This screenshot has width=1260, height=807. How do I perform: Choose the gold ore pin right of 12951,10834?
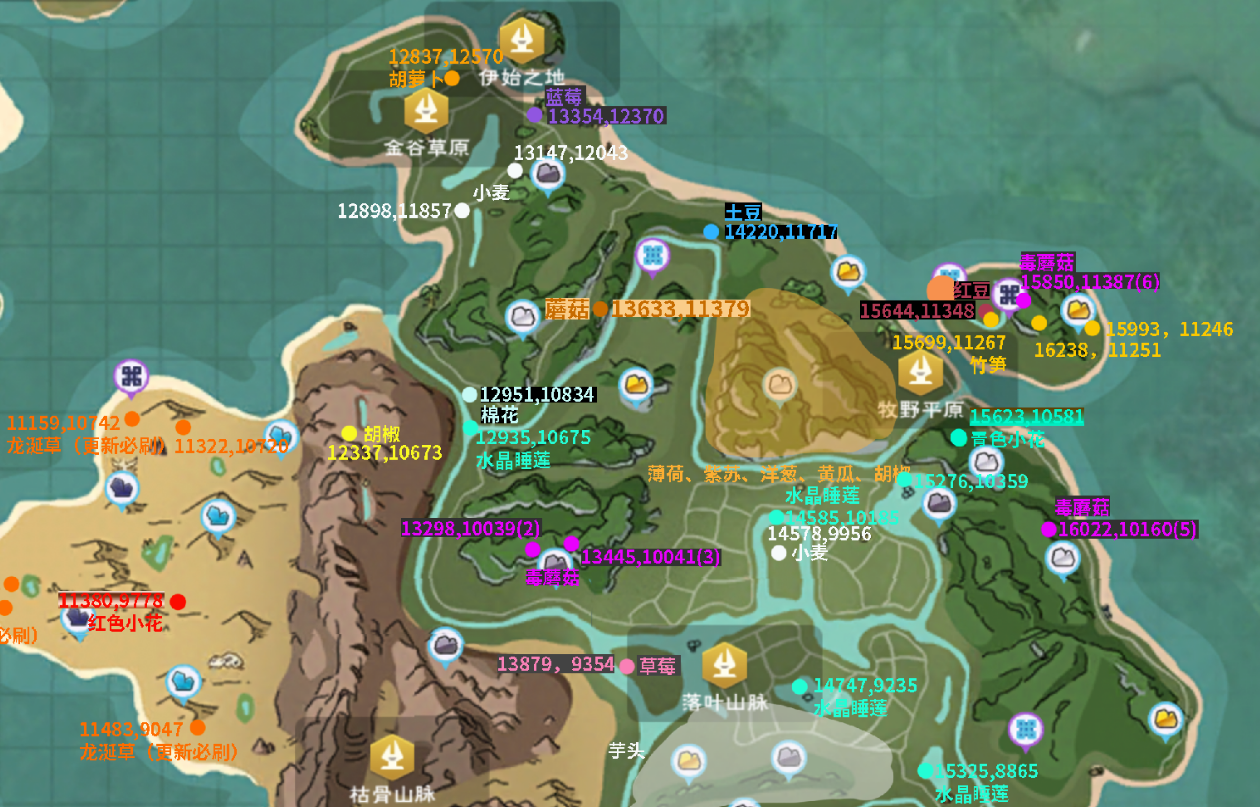click(636, 384)
